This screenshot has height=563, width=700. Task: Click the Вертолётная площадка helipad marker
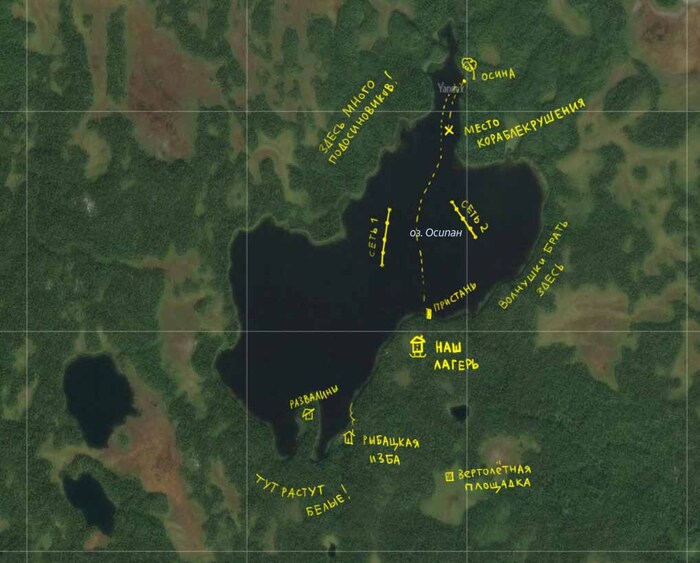[x=449, y=476]
